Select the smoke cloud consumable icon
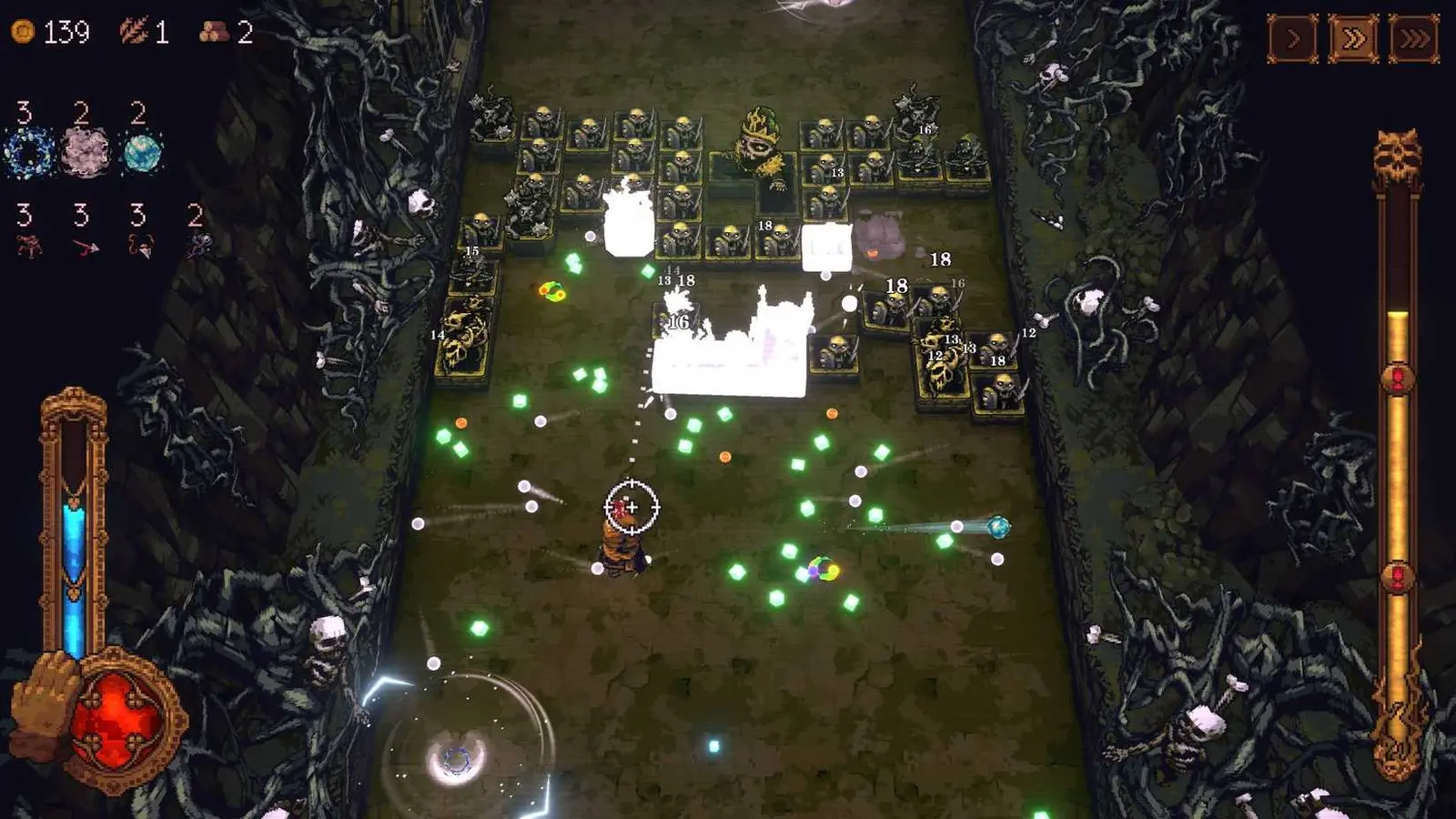The width and height of the screenshot is (1456, 819). pyautogui.click(x=84, y=150)
